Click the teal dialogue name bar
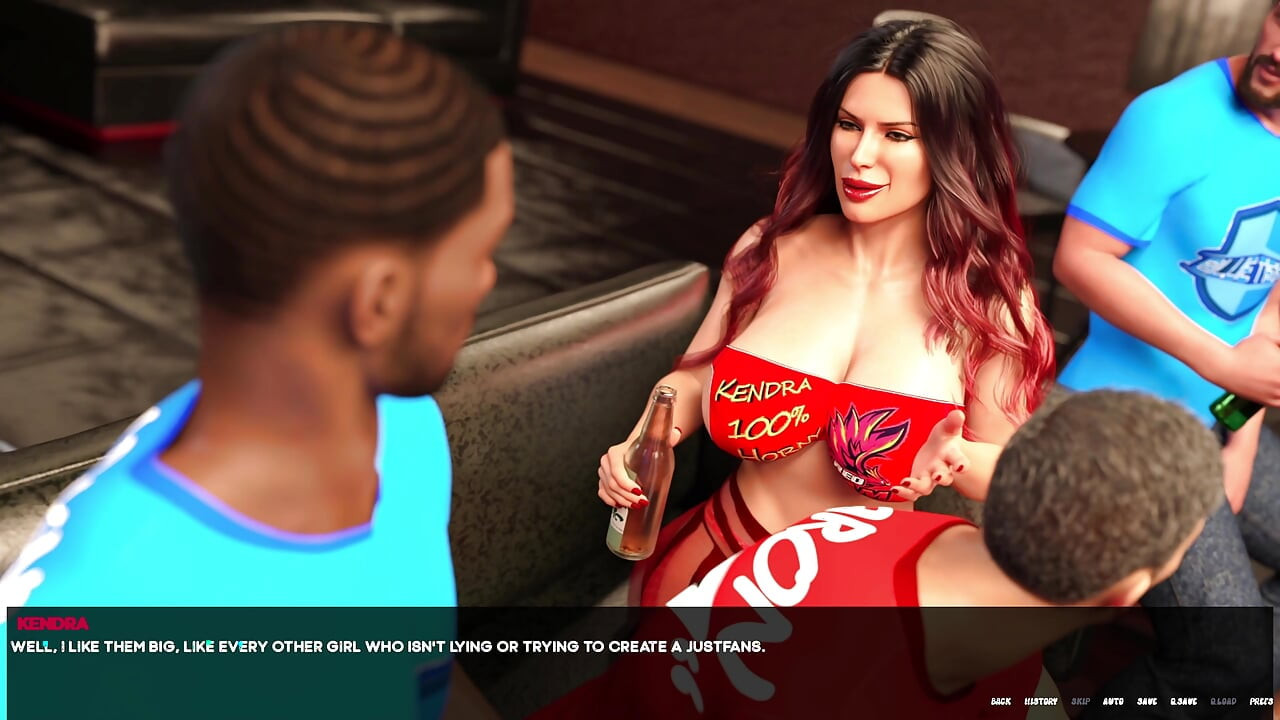This screenshot has width=1280, height=720. [x=300, y=622]
